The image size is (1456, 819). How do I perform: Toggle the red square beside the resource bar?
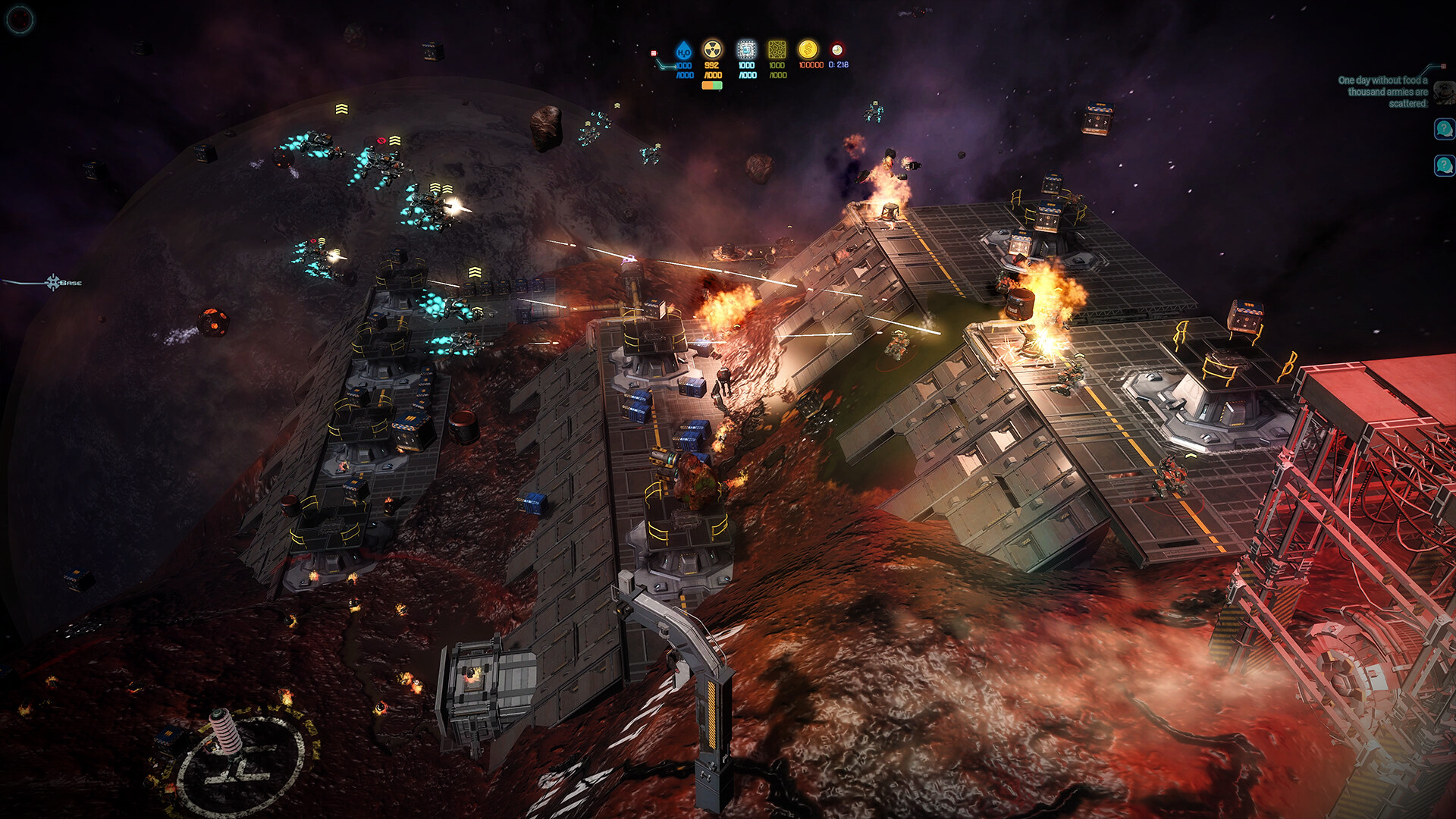coord(654,53)
